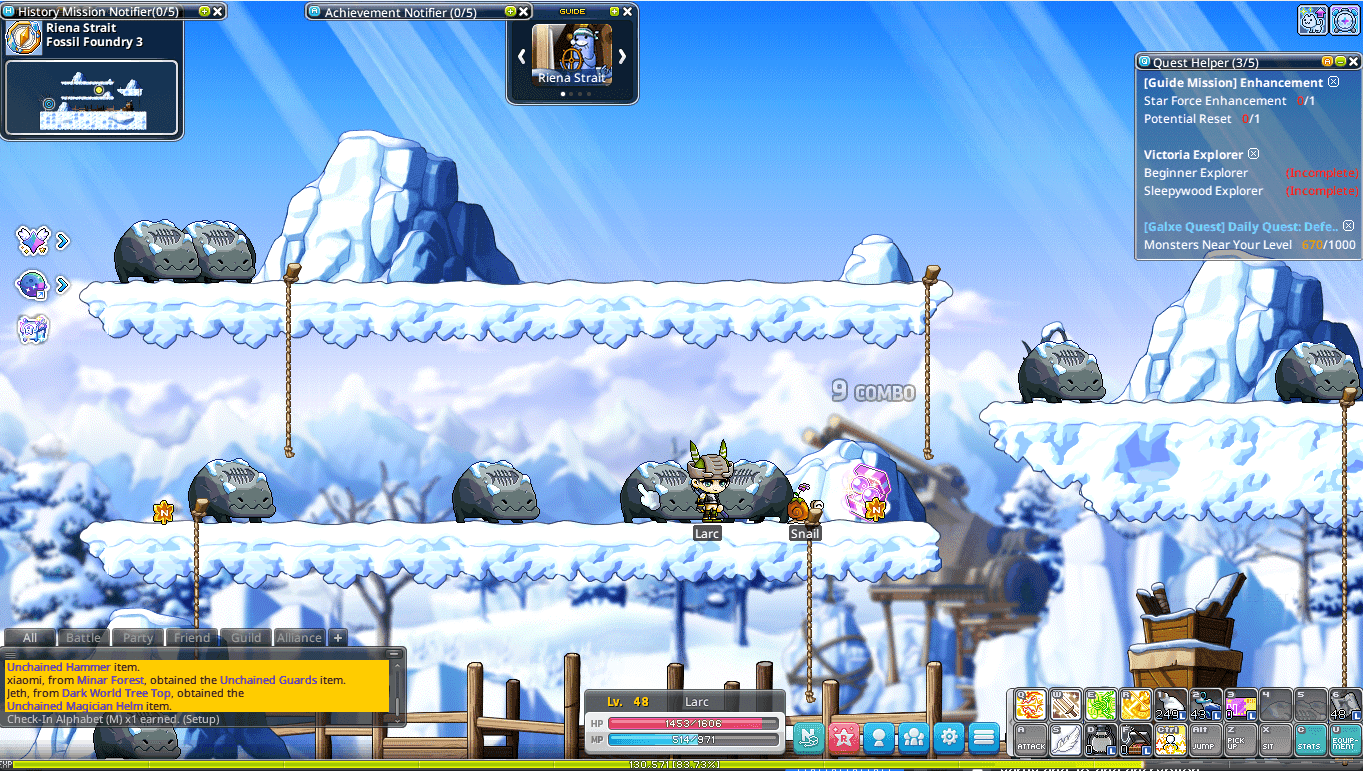The height and width of the screenshot is (771, 1363).
Task: Switch to the Party chat tab
Action: click(138, 638)
